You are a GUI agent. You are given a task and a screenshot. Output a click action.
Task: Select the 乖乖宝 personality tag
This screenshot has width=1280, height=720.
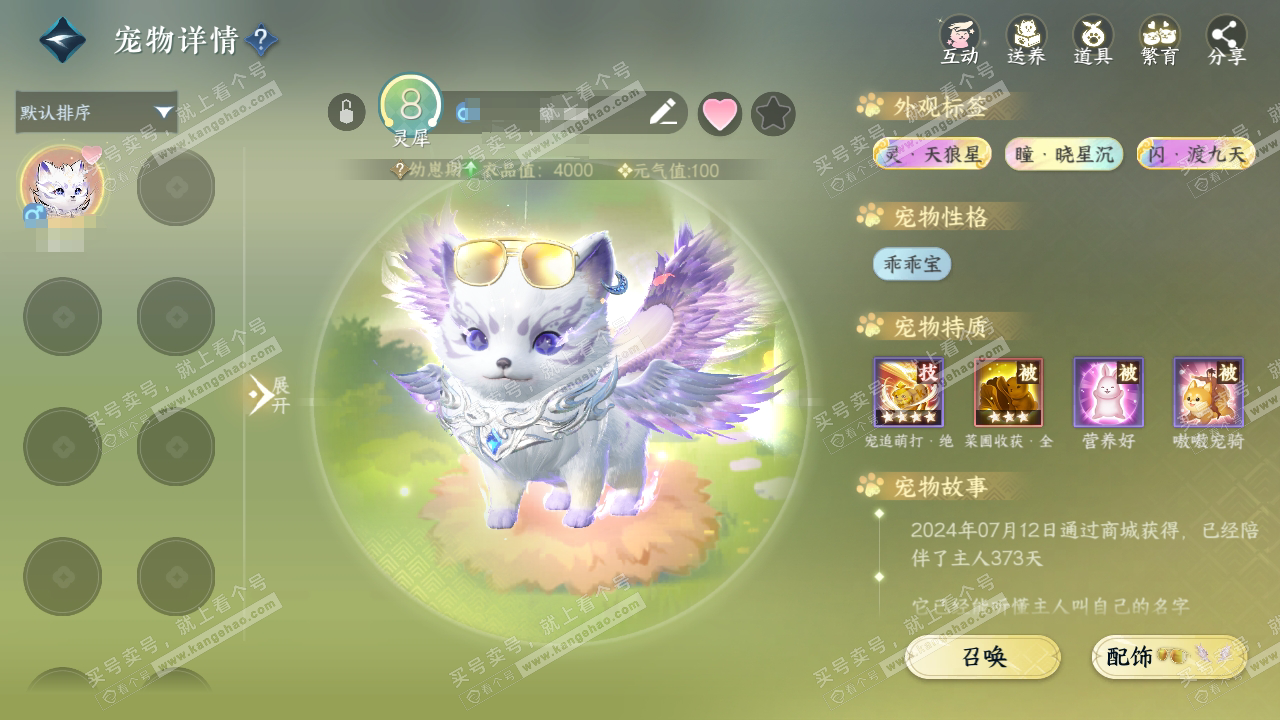coord(911,264)
